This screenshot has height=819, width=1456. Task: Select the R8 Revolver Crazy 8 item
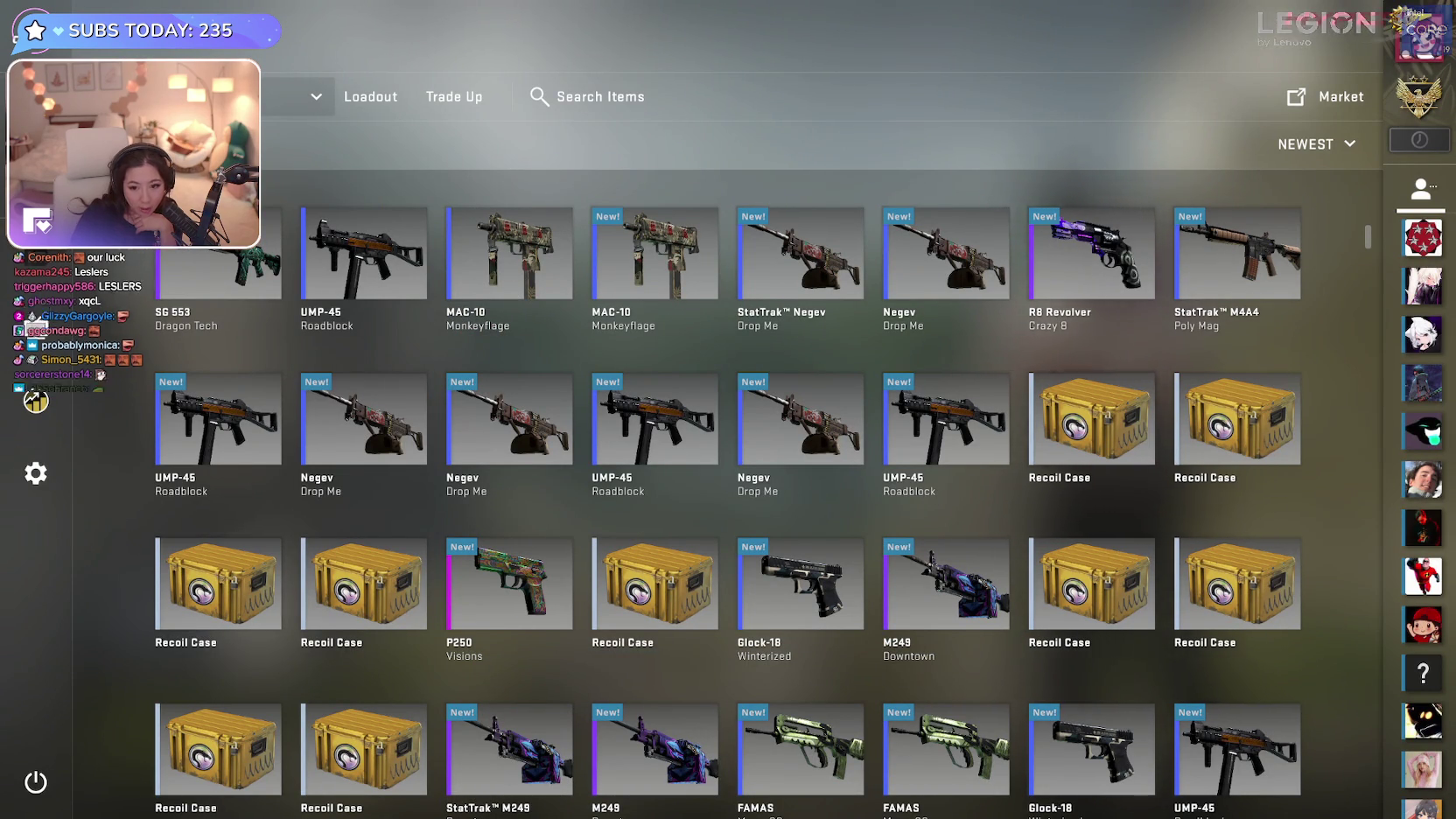tap(1091, 254)
